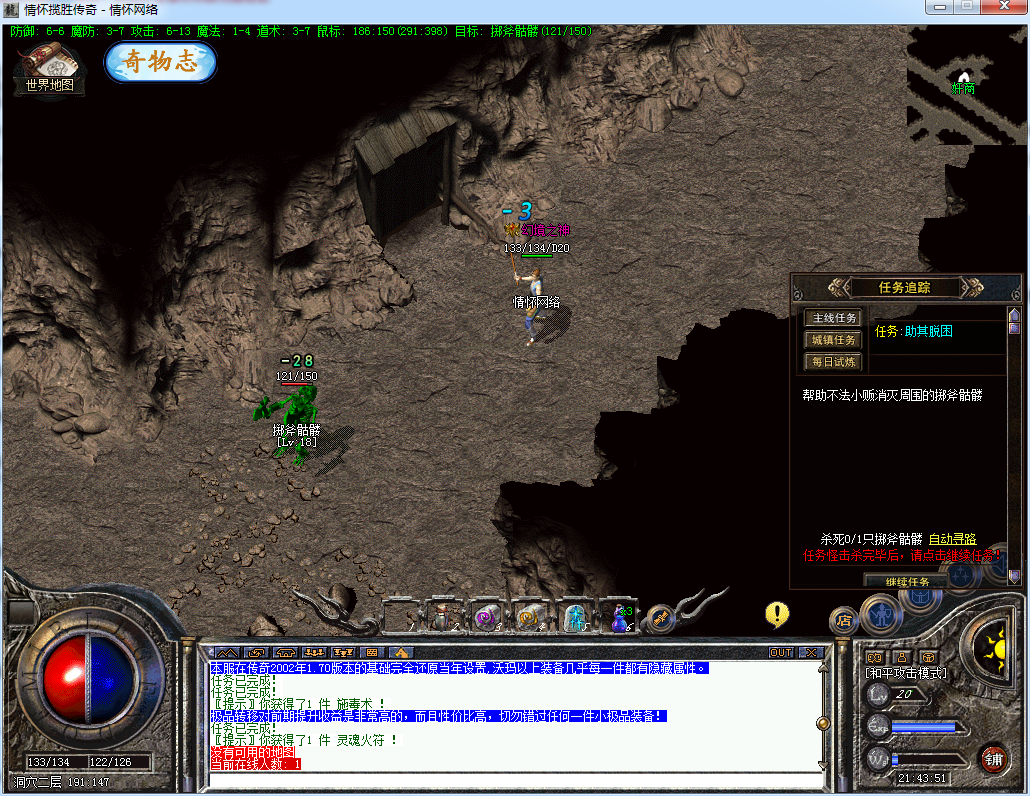
Task: Click the 和平攻击模式 attack mode label
Action: [906, 673]
